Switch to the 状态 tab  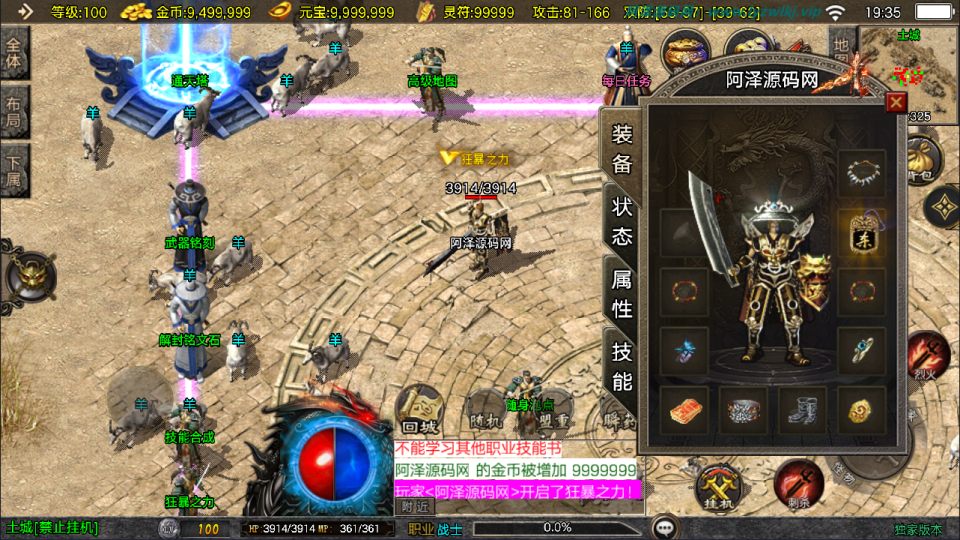[622, 221]
